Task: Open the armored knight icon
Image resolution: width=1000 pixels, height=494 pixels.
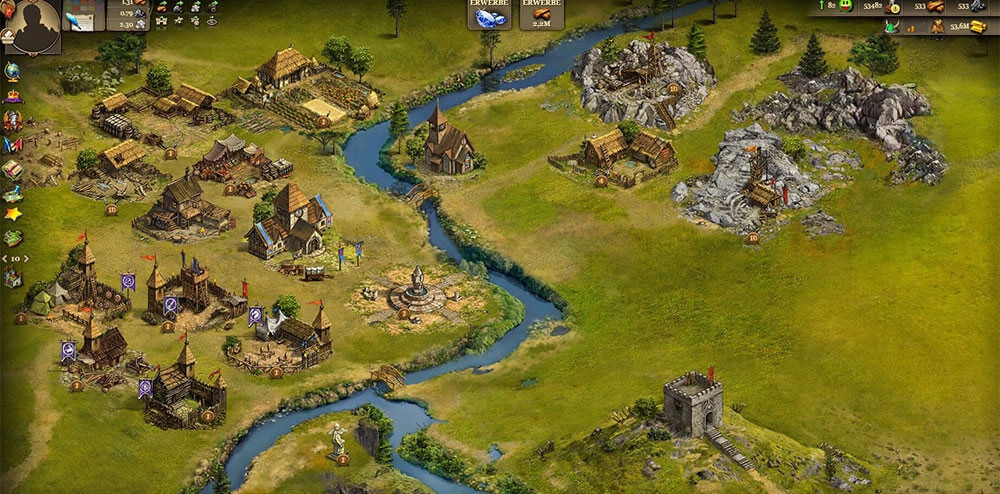Action: click(12, 120)
